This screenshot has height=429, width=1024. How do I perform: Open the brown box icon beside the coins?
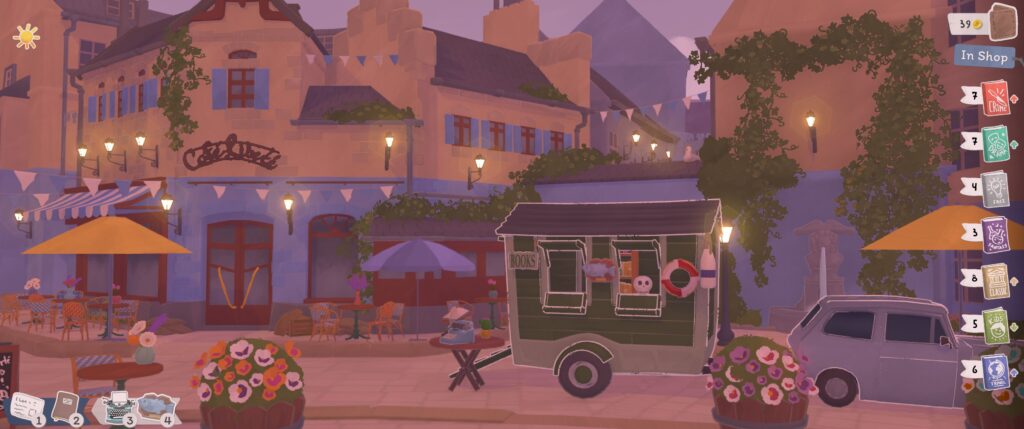coord(1000,22)
